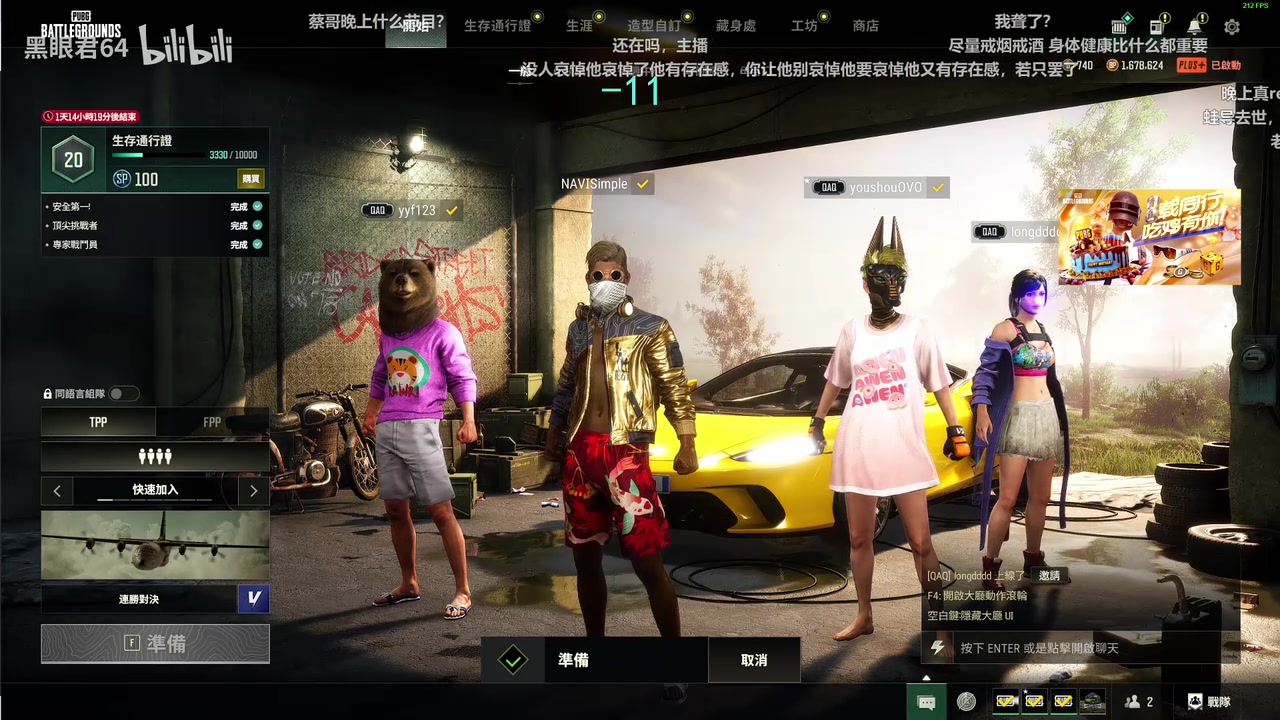The image size is (1280, 720).
Task: Click the yellow 購買 pass purchase button
Action: pos(251,179)
